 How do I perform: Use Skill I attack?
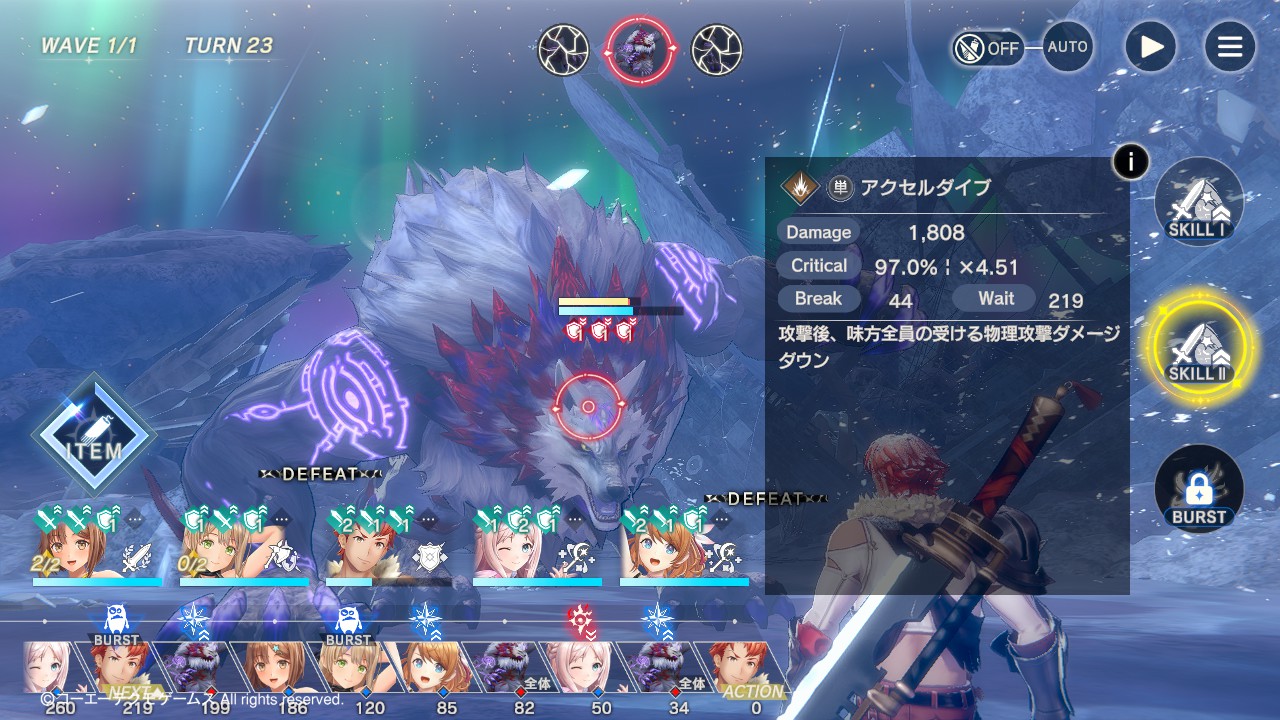click(1198, 202)
